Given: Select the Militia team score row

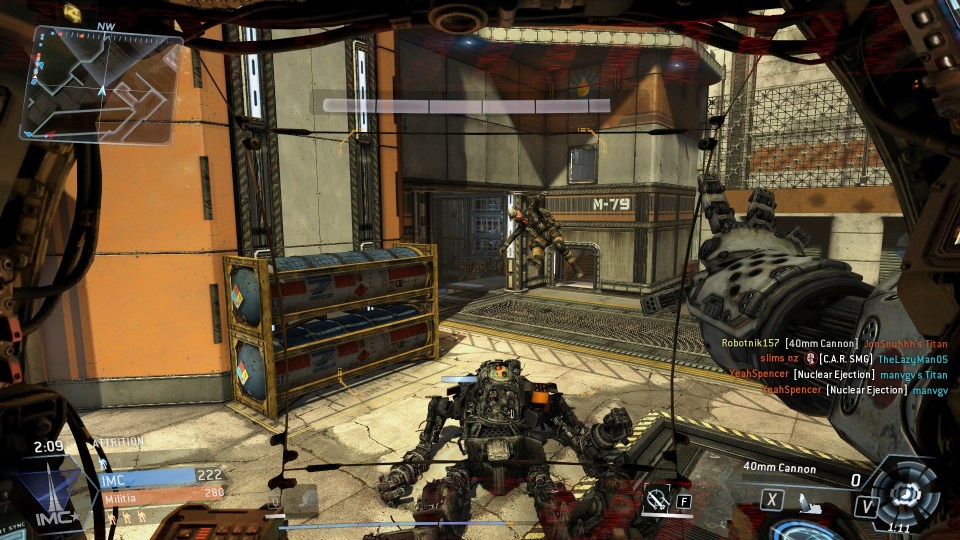Looking at the screenshot, I should [x=160, y=492].
